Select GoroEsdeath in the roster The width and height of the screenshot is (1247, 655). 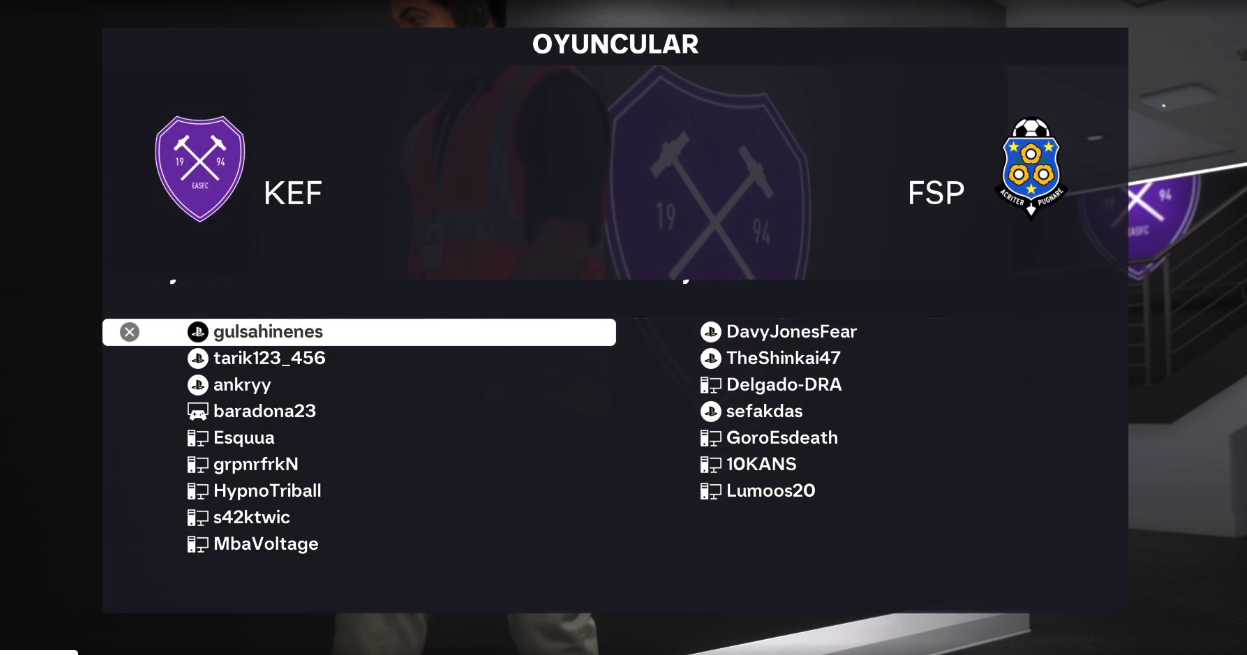pos(782,438)
